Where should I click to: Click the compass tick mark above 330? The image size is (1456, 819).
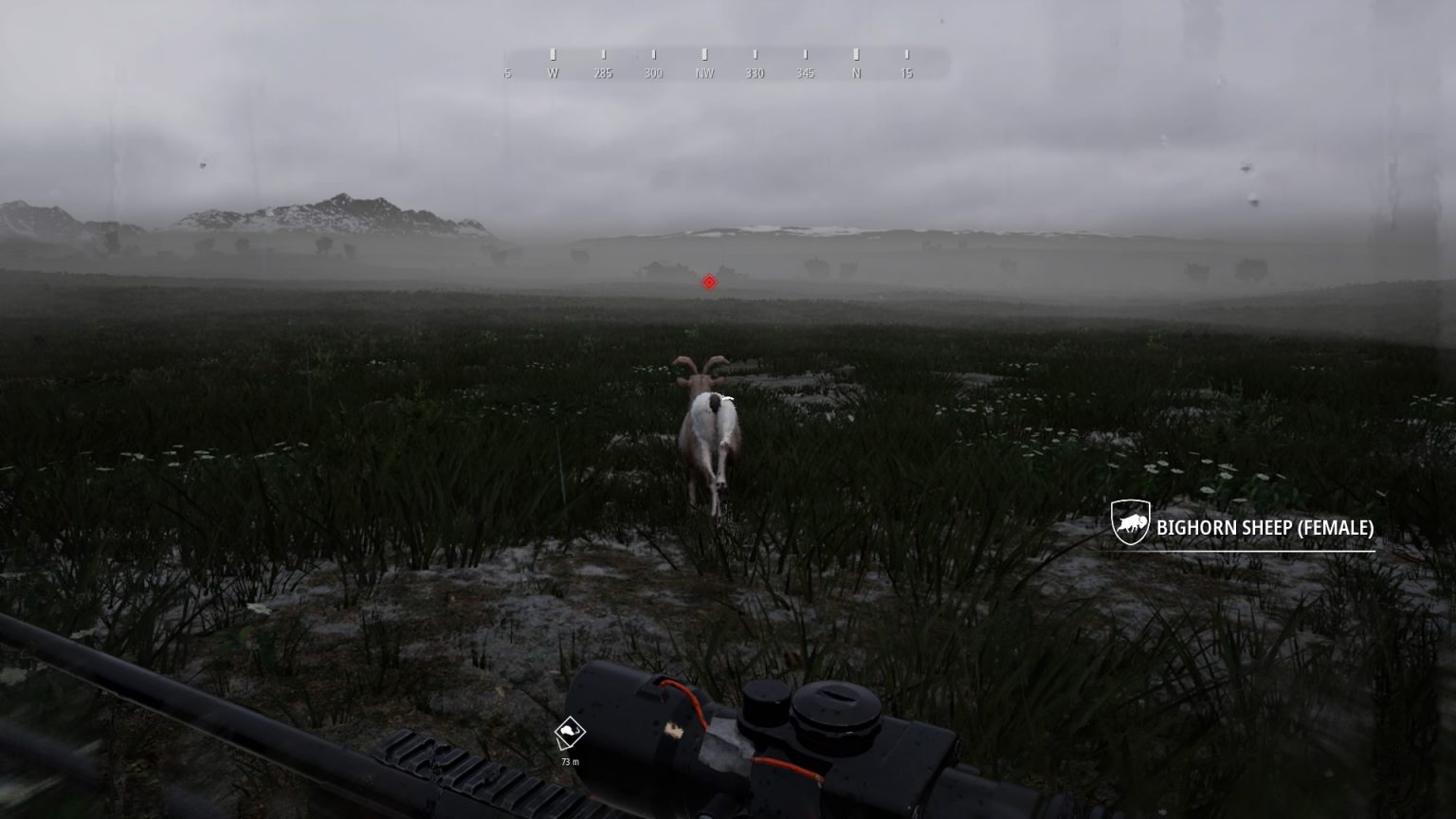click(x=754, y=54)
